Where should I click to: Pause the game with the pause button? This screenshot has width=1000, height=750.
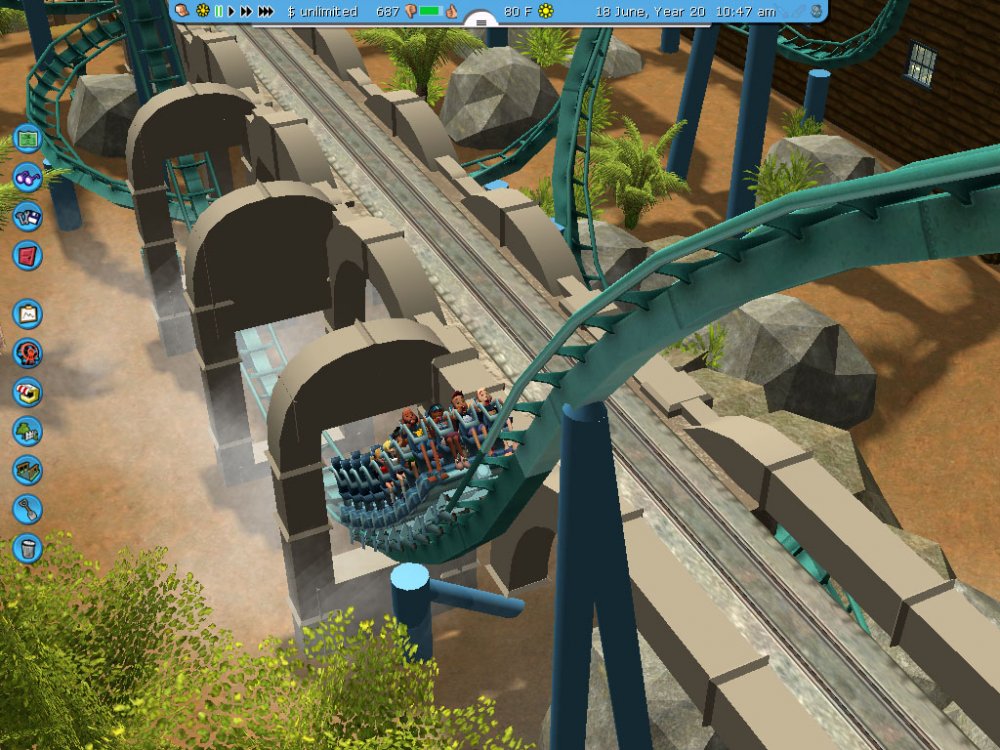(218, 11)
